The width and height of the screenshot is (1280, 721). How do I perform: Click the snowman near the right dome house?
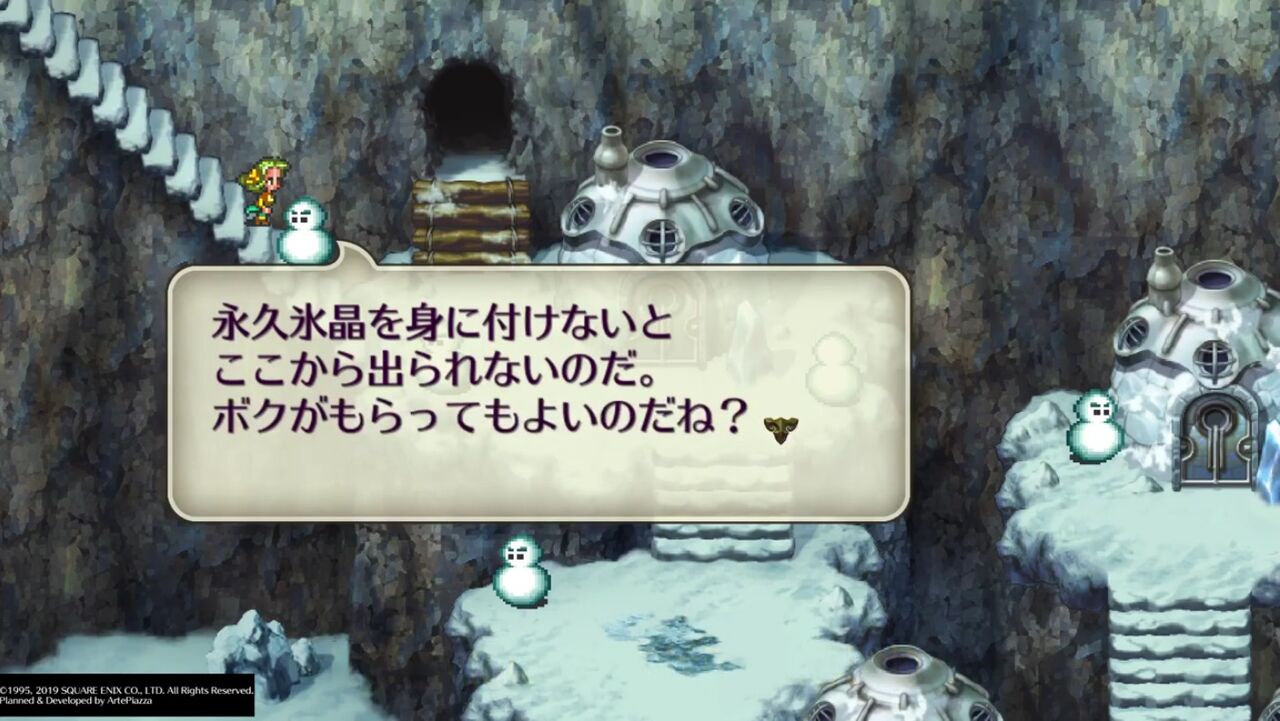point(1095,425)
